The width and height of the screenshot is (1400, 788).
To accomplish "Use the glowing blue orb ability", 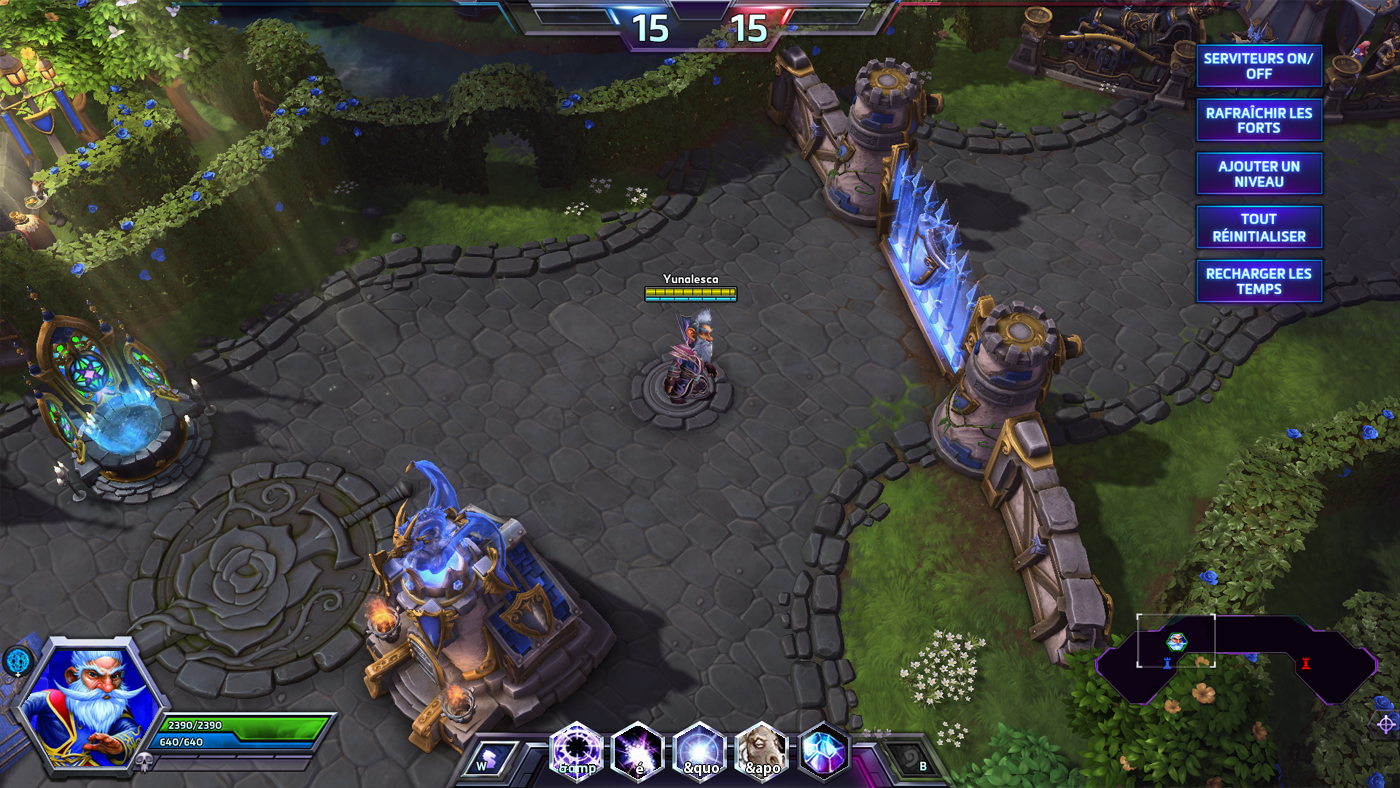I will click(x=699, y=750).
